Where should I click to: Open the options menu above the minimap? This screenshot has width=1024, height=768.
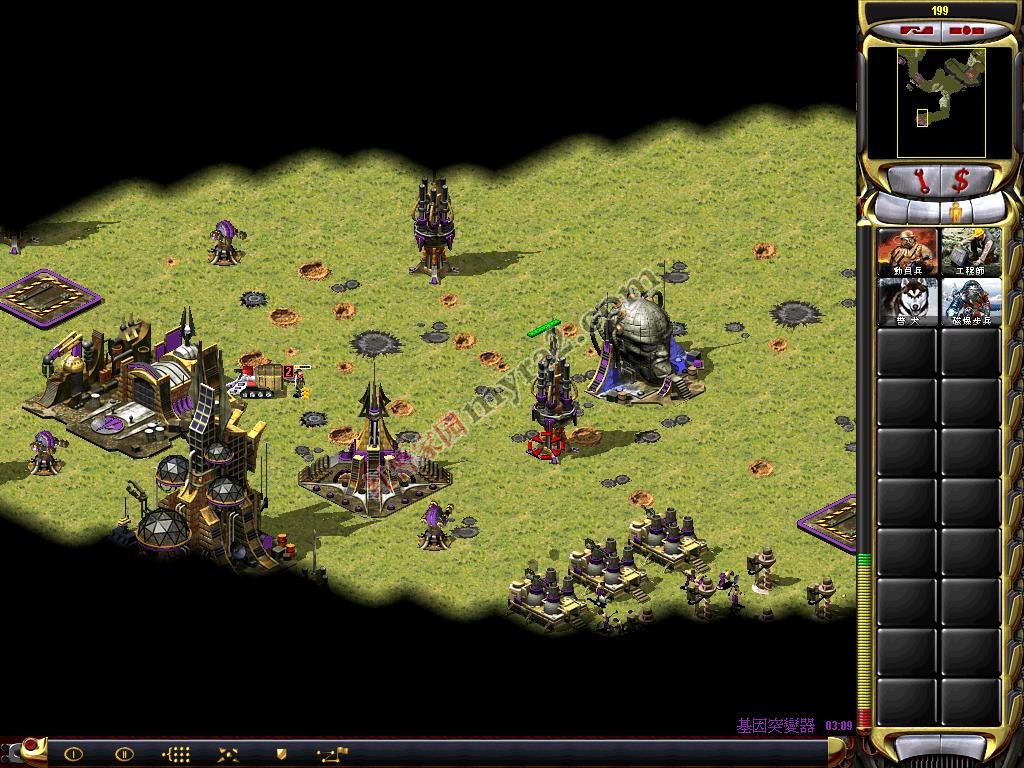(x=966, y=30)
